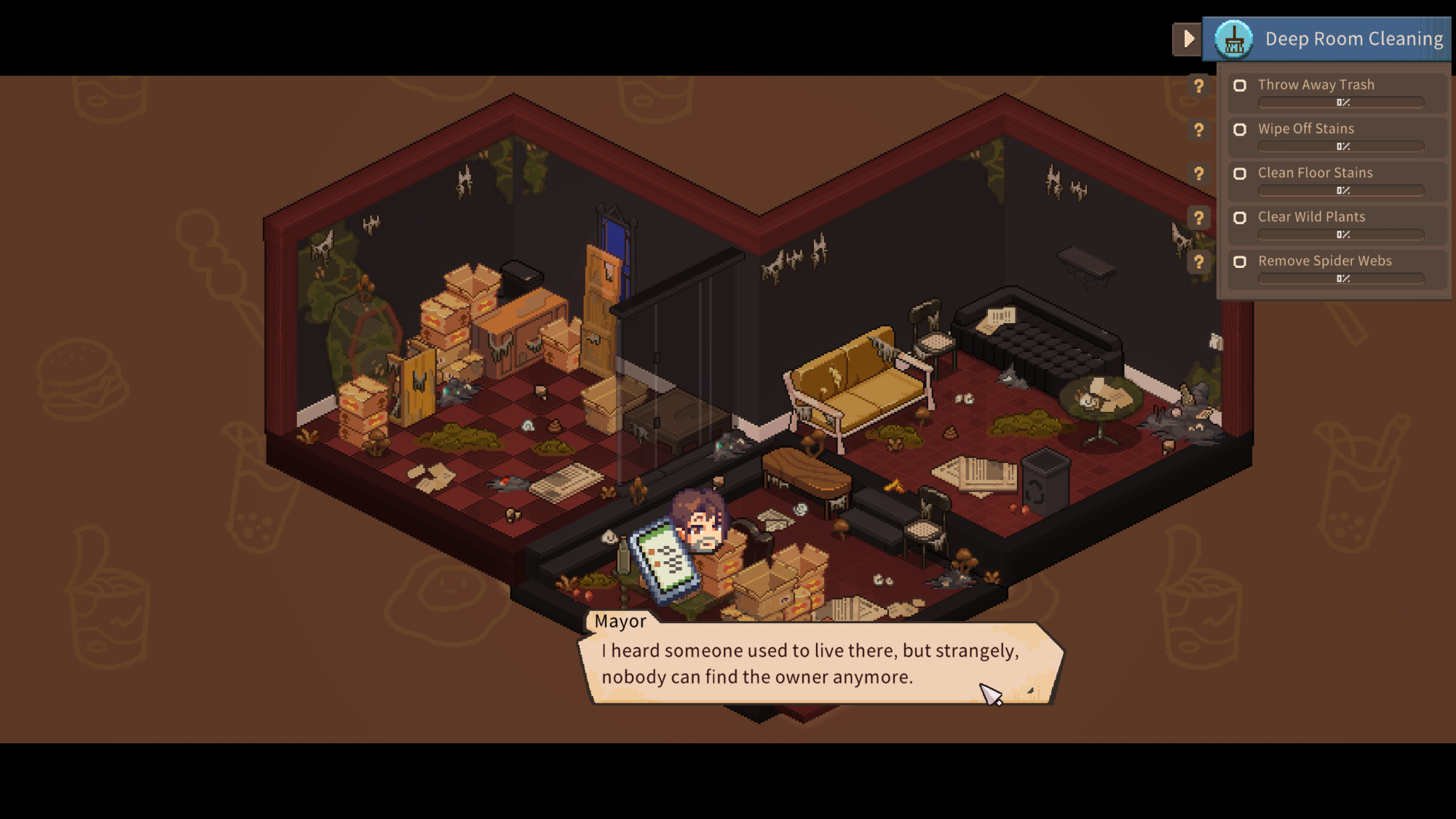The width and height of the screenshot is (1456, 819).
Task: Open the hint for Clean Floor Stains
Action: click(x=1198, y=174)
